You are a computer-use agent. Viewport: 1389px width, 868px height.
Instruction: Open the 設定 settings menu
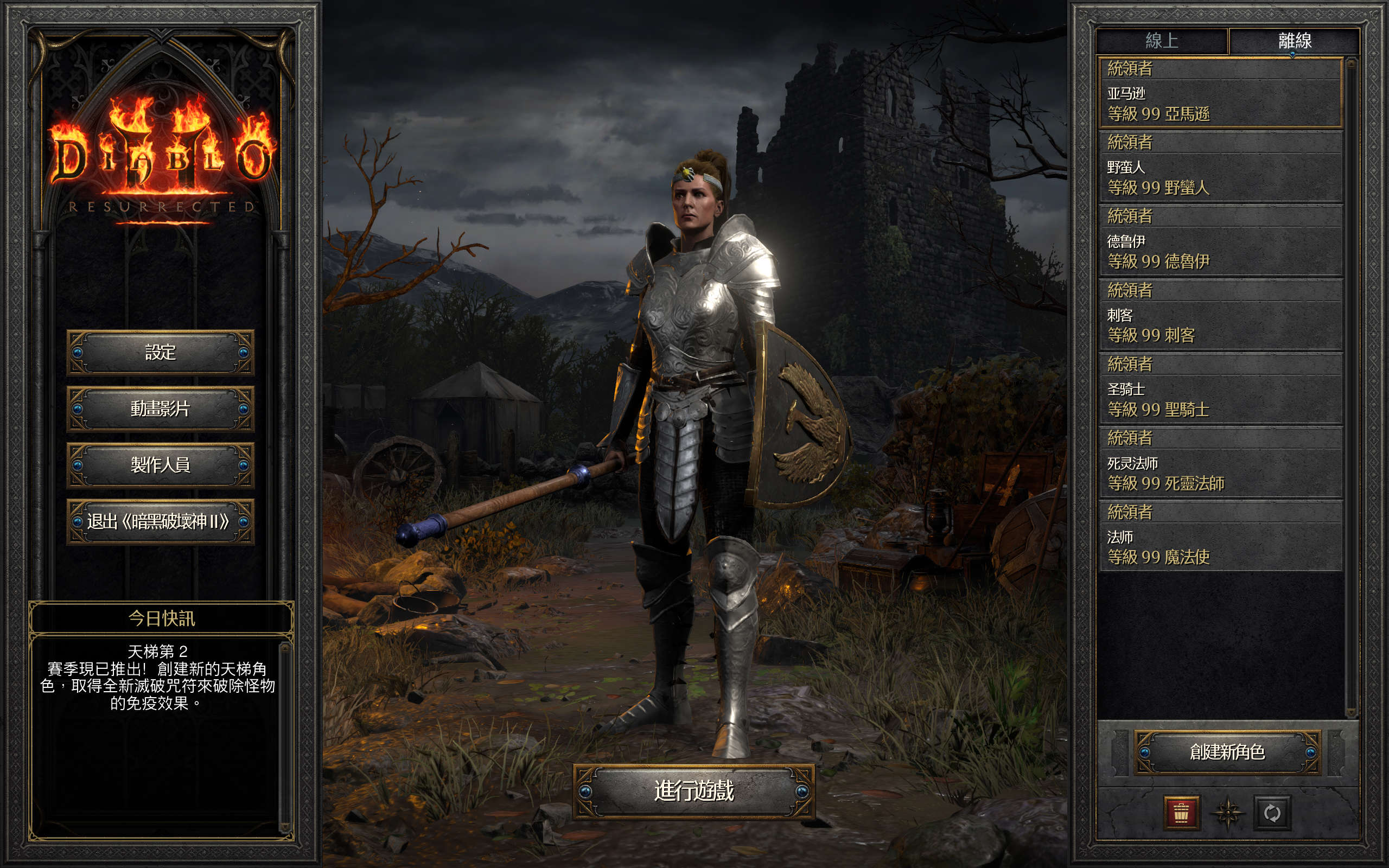[x=160, y=352]
